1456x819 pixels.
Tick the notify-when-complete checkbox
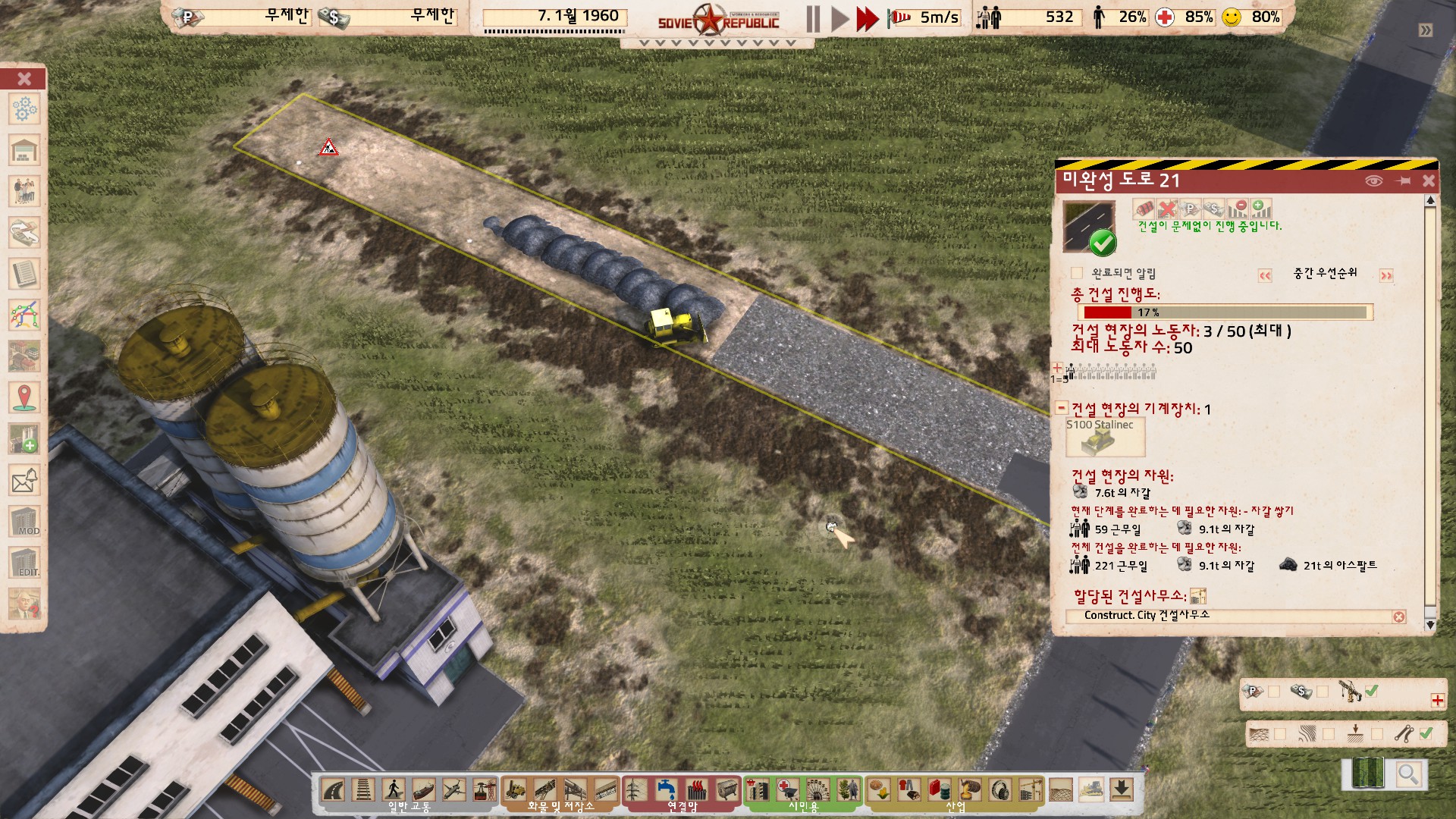tap(1077, 273)
